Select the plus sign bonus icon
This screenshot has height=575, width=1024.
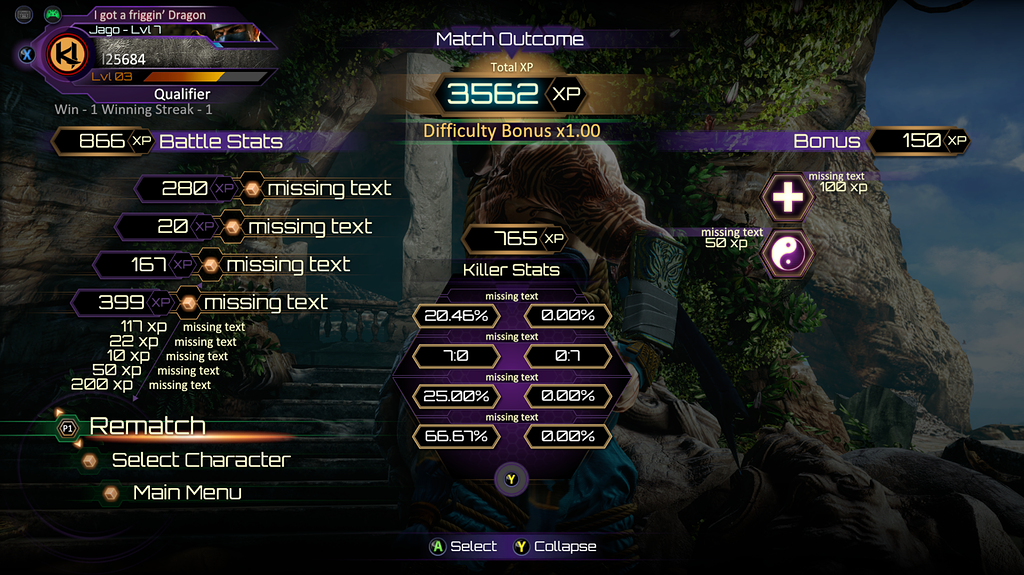point(787,198)
